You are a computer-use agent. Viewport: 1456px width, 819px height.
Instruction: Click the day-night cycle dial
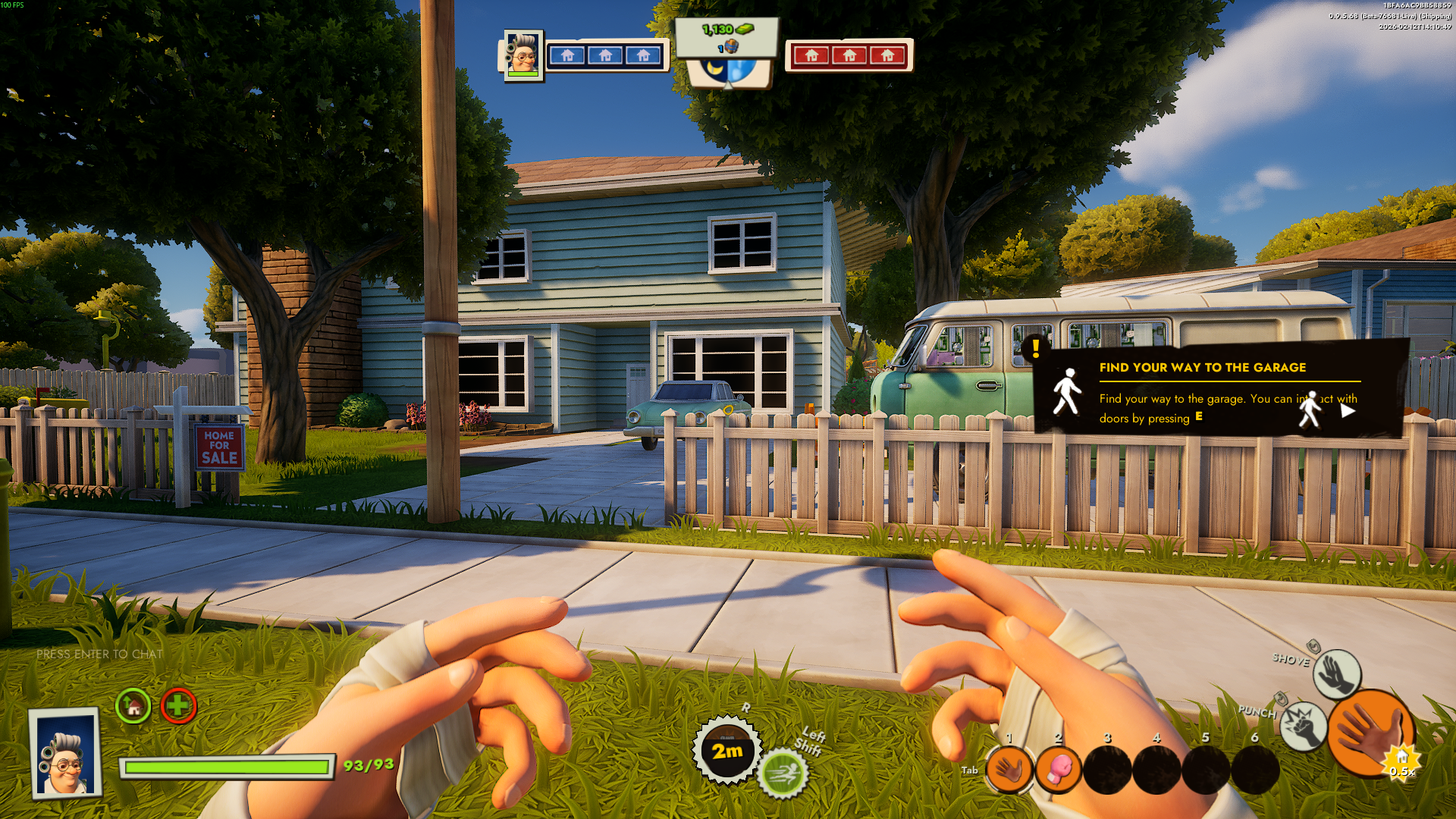(728, 71)
